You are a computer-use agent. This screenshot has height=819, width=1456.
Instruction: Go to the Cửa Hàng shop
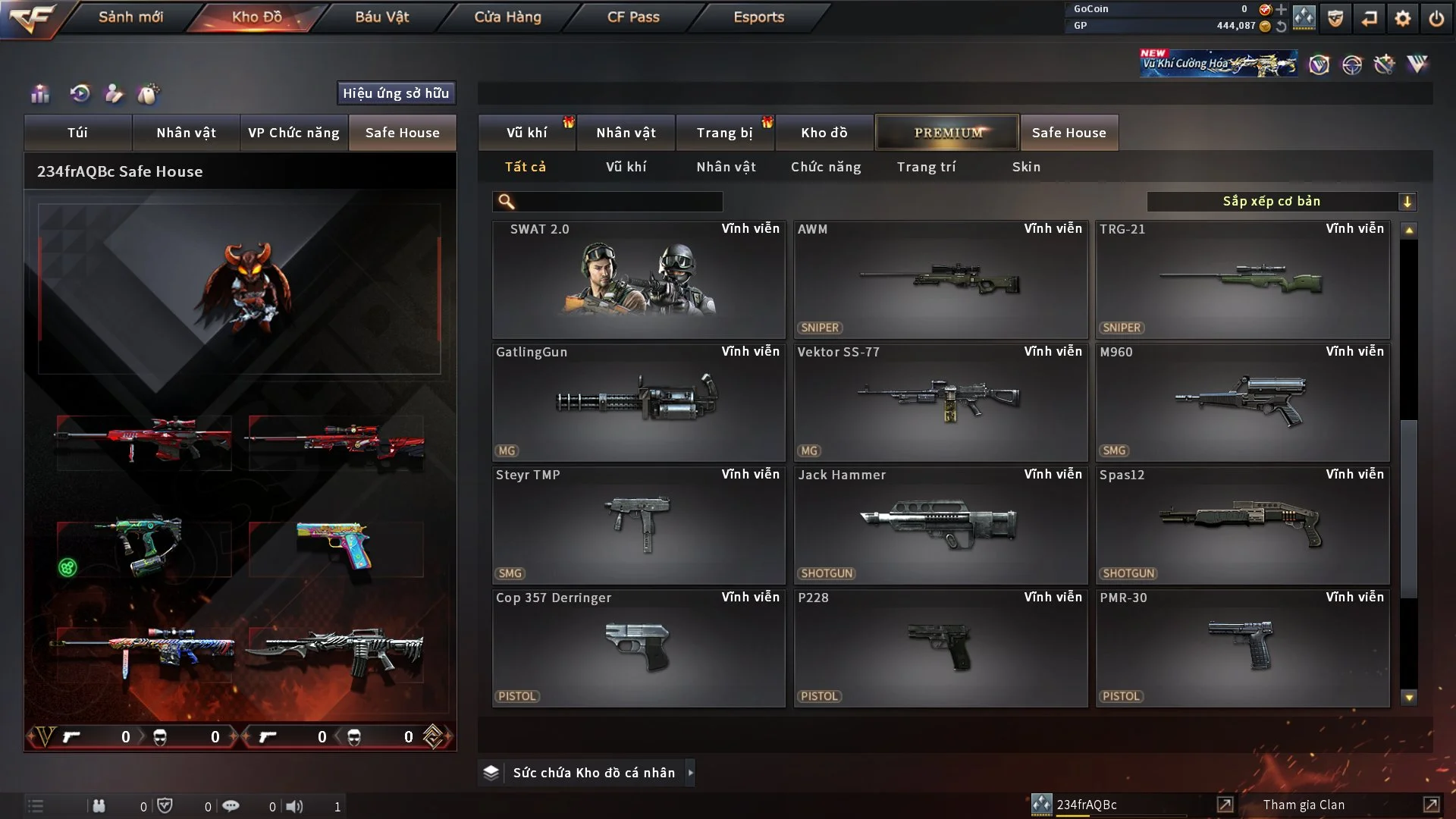tap(507, 17)
